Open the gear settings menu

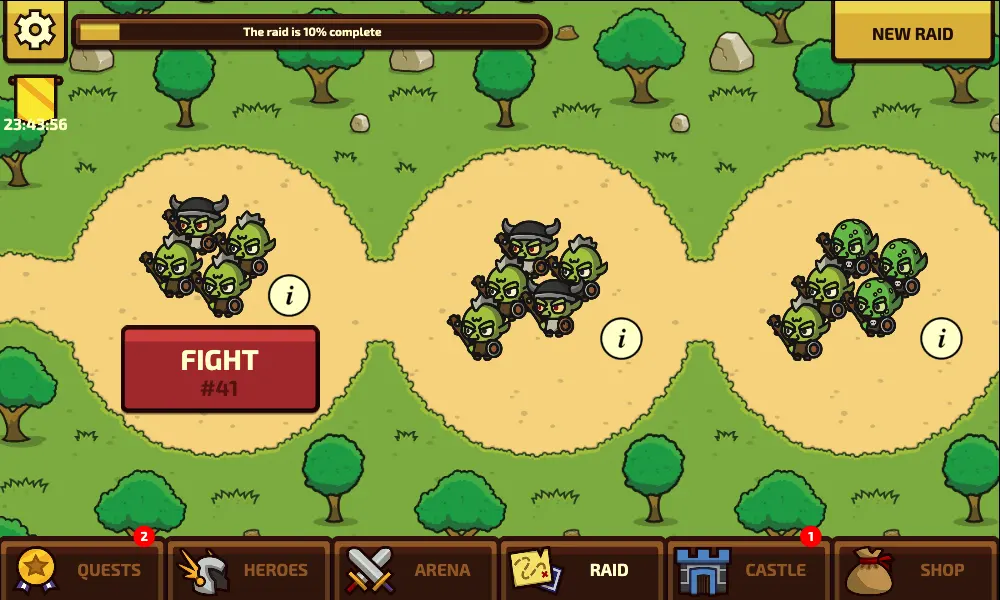(34, 31)
